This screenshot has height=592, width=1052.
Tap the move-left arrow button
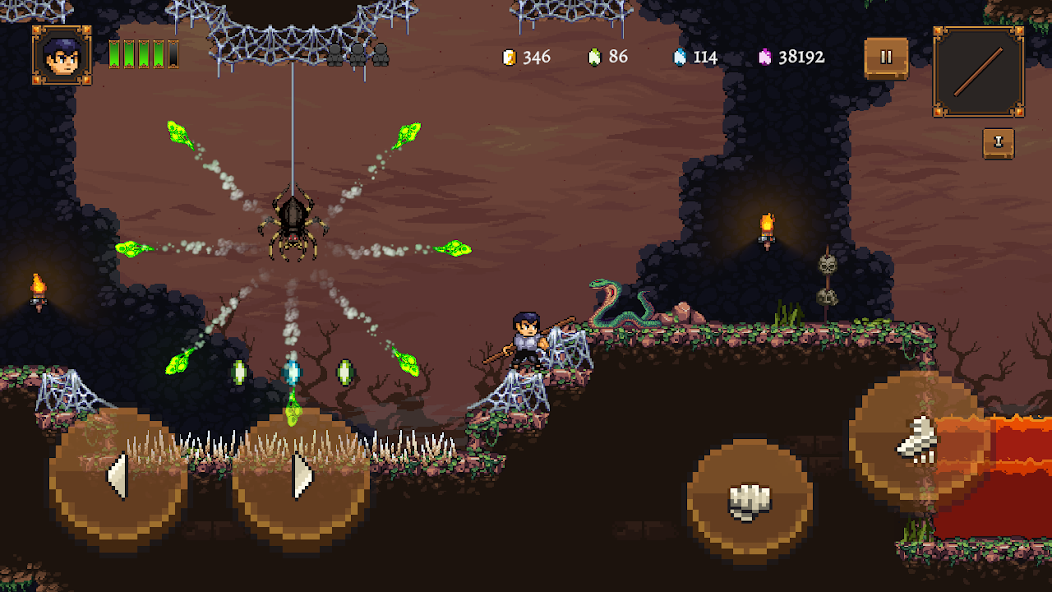coord(118,476)
